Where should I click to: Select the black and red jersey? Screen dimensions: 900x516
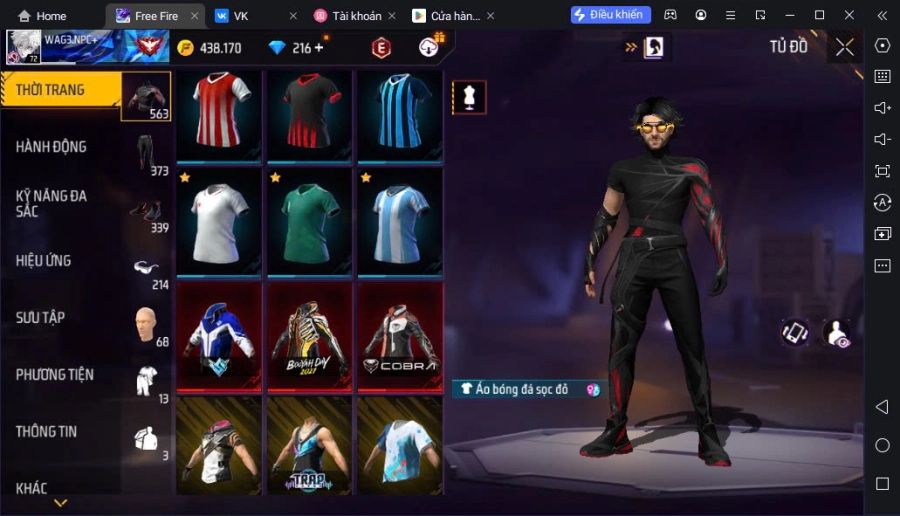click(309, 114)
